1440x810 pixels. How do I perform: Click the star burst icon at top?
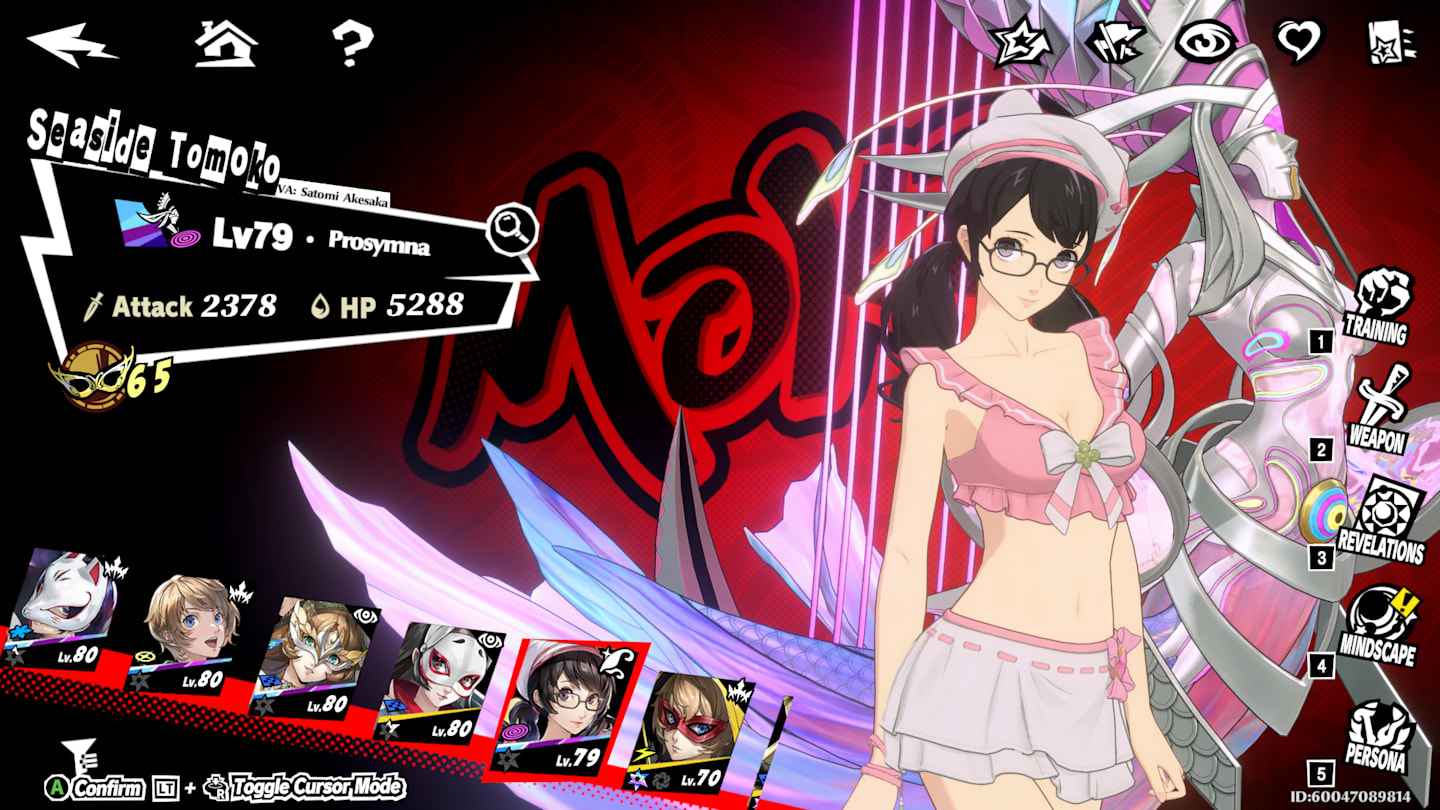tap(1023, 43)
